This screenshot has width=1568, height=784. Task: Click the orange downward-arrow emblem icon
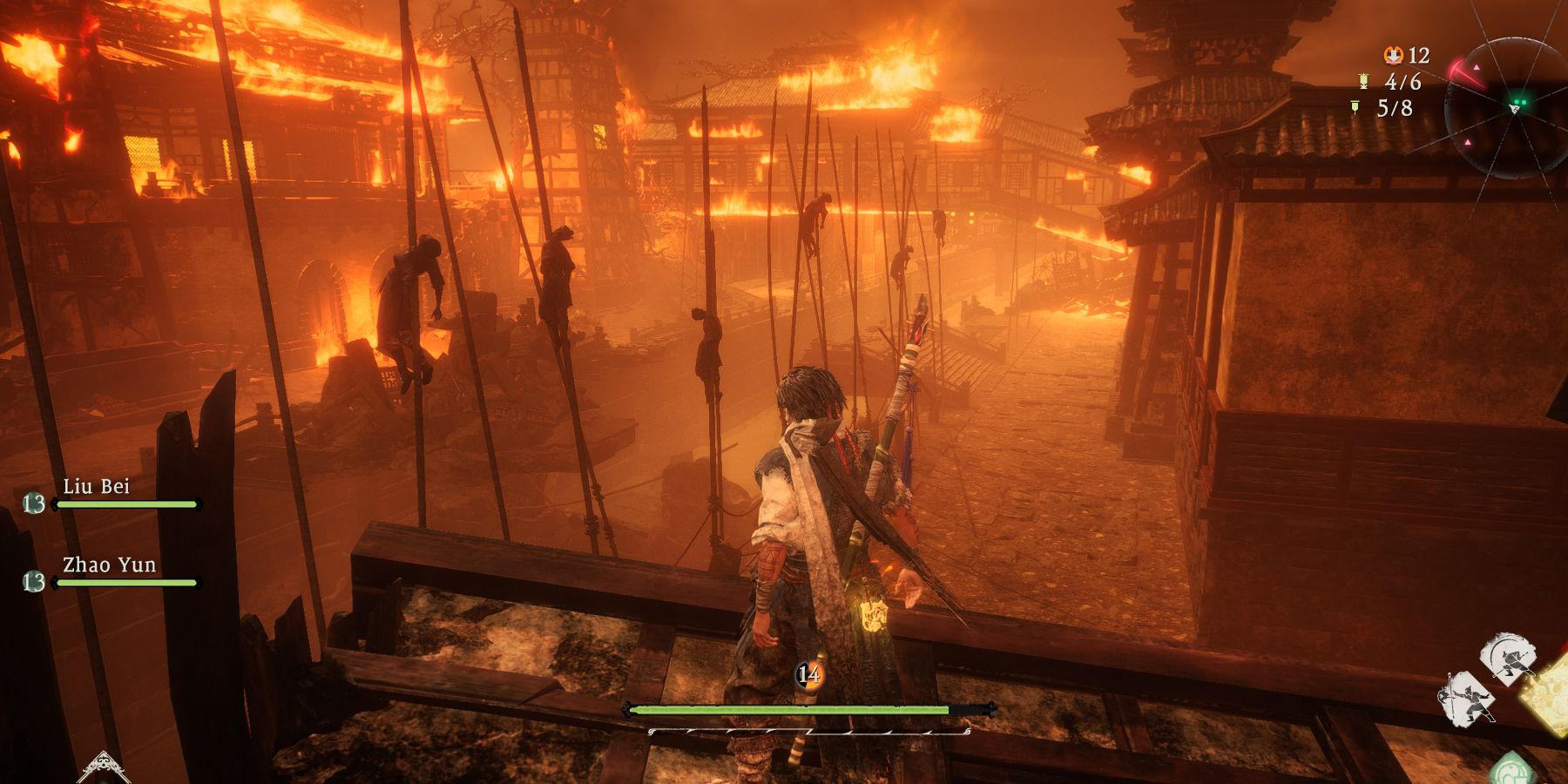[x=1393, y=56]
